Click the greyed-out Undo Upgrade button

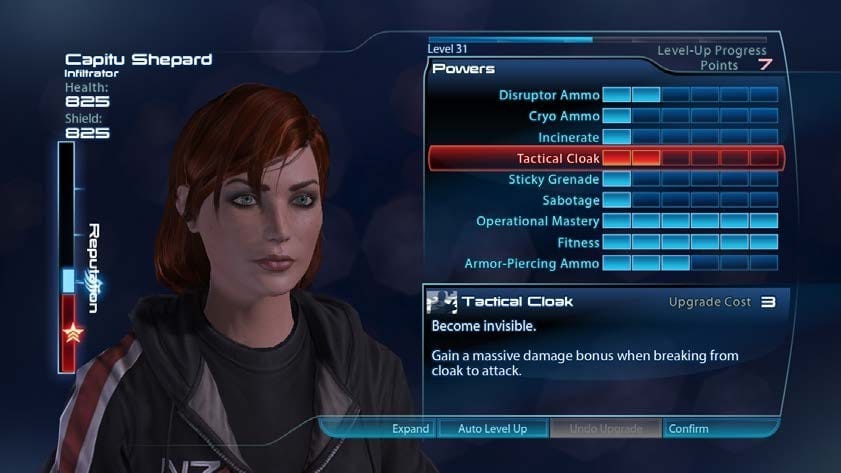[x=605, y=429]
